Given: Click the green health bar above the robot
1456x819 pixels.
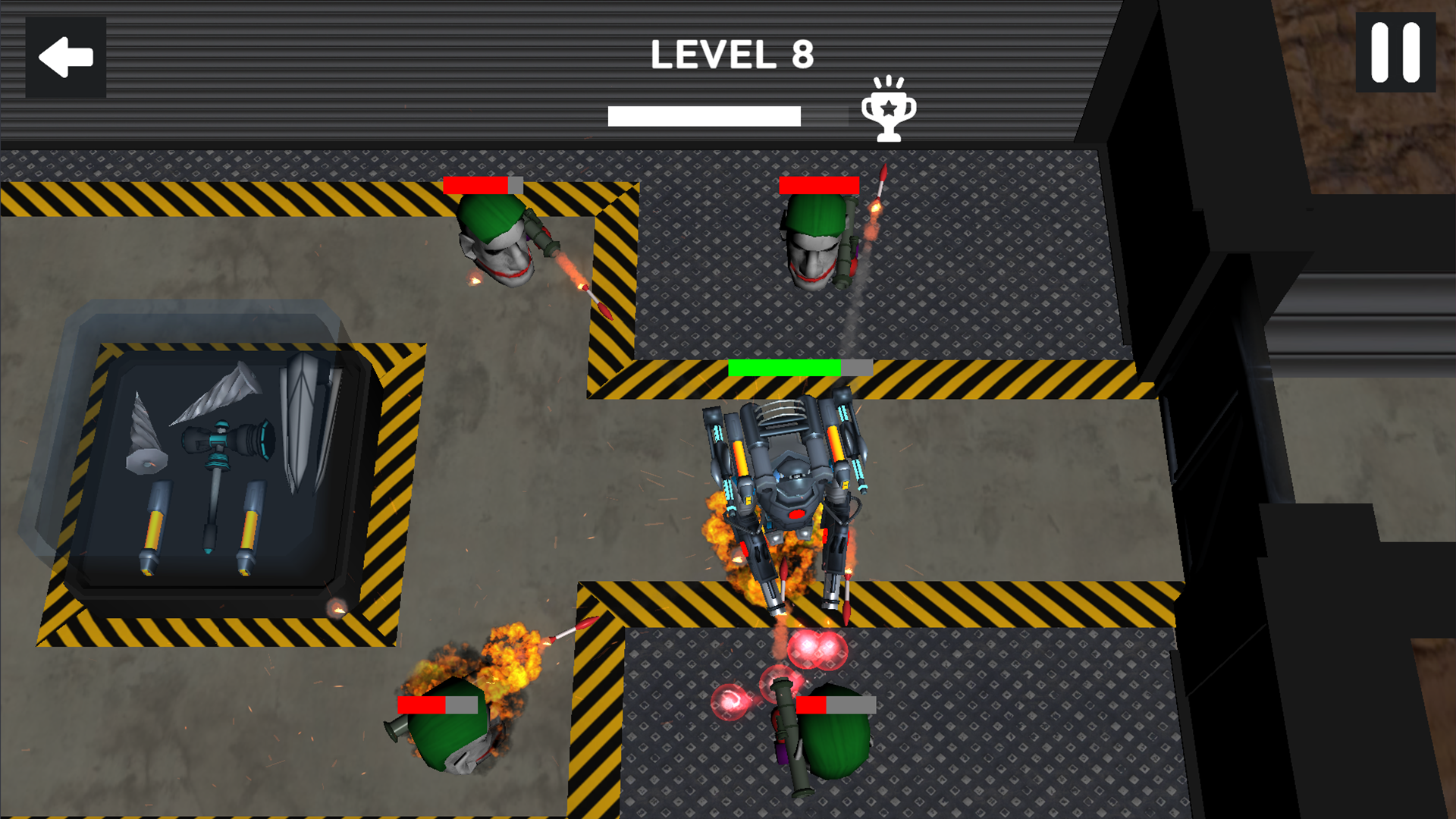Looking at the screenshot, I should click(783, 368).
